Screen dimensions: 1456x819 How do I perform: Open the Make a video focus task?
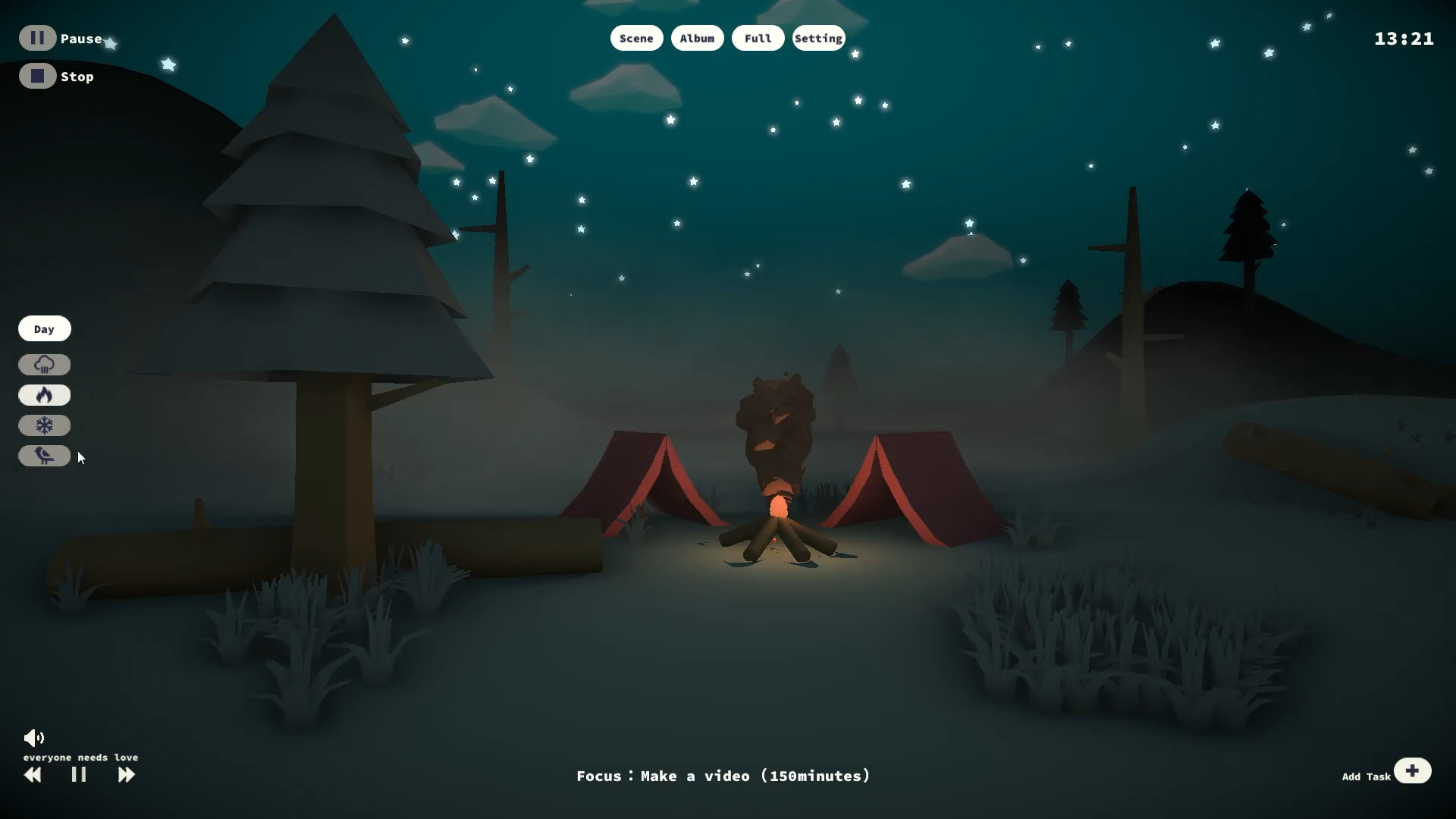(x=723, y=776)
